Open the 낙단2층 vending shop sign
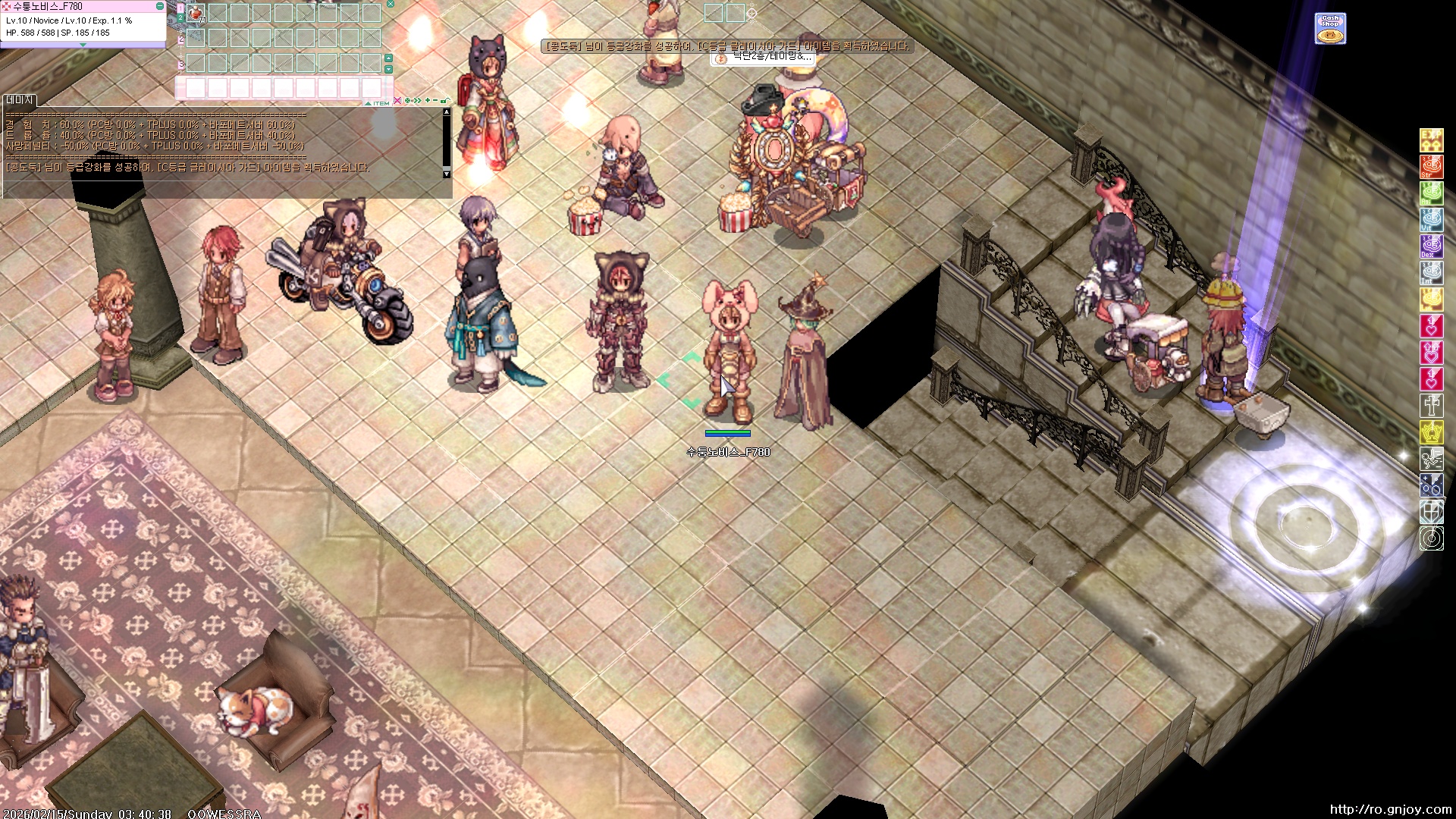Screen dimensions: 1456x819 point(764,58)
